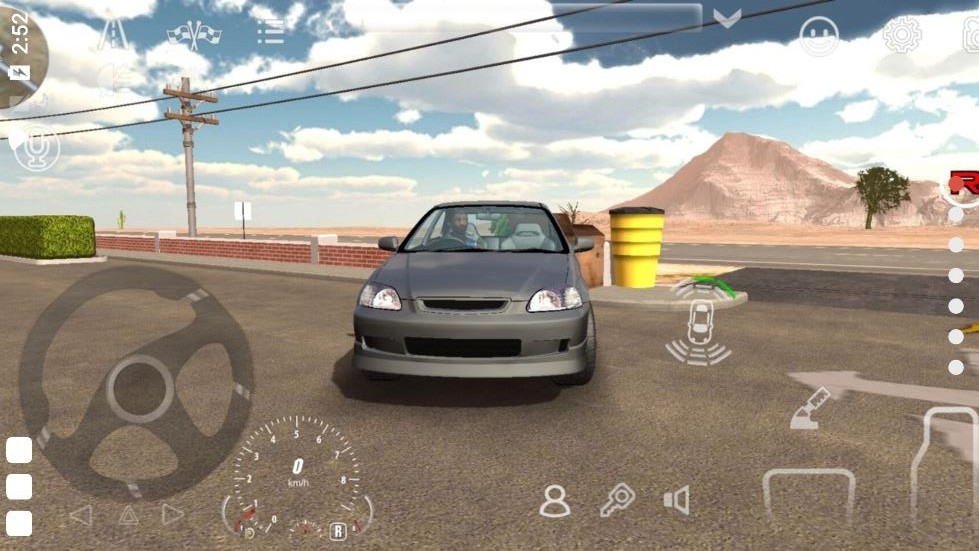Open the settings gear menu

[x=901, y=36]
